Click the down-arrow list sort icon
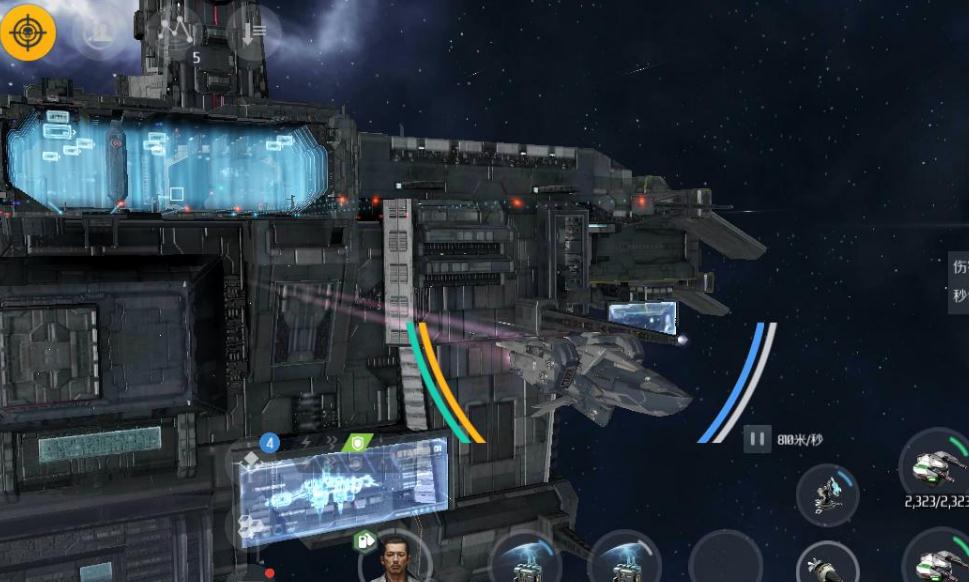The width and height of the screenshot is (969, 582). click(x=253, y=33)
